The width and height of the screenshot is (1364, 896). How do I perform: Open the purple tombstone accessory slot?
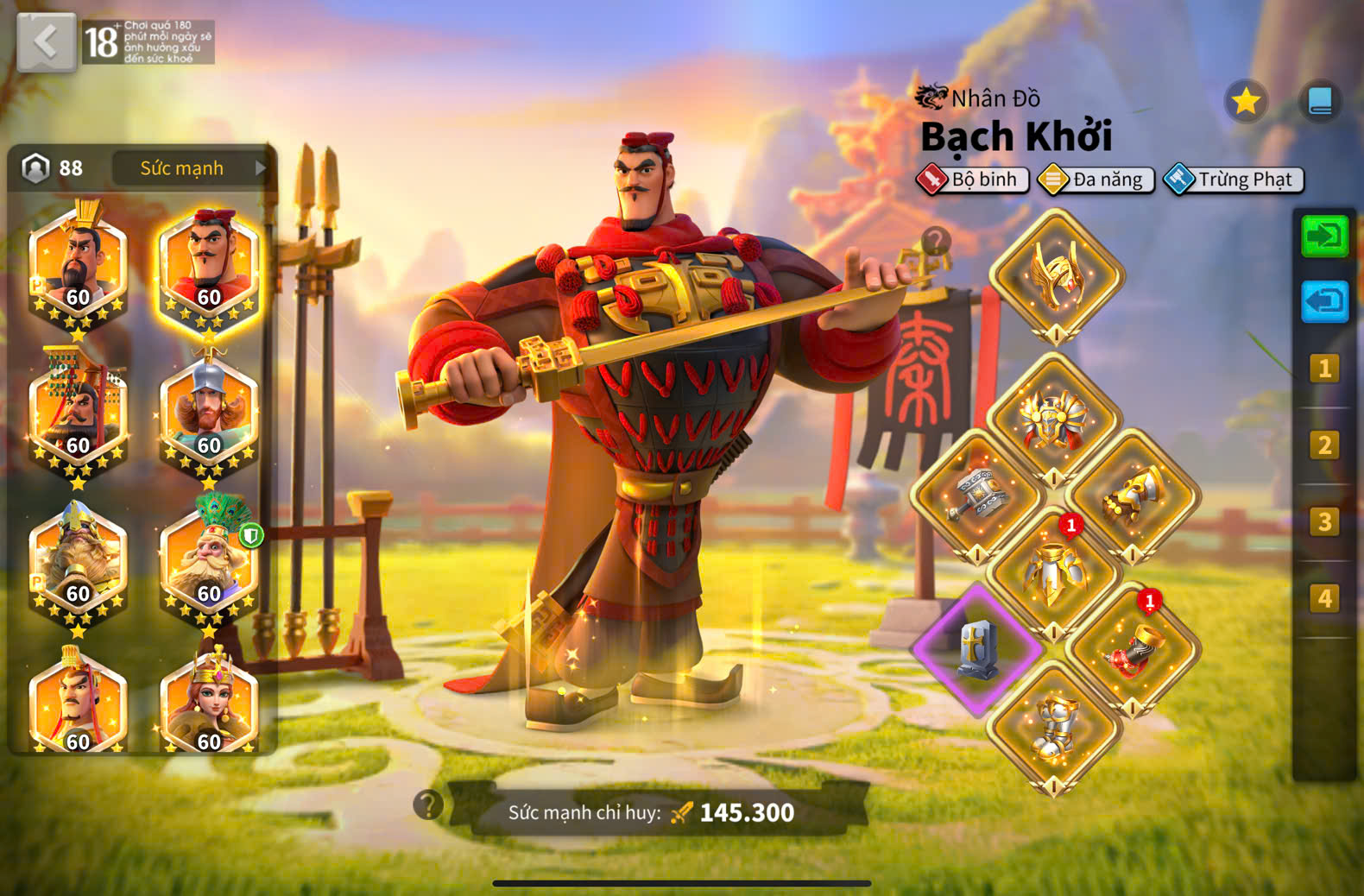[977, 649]
